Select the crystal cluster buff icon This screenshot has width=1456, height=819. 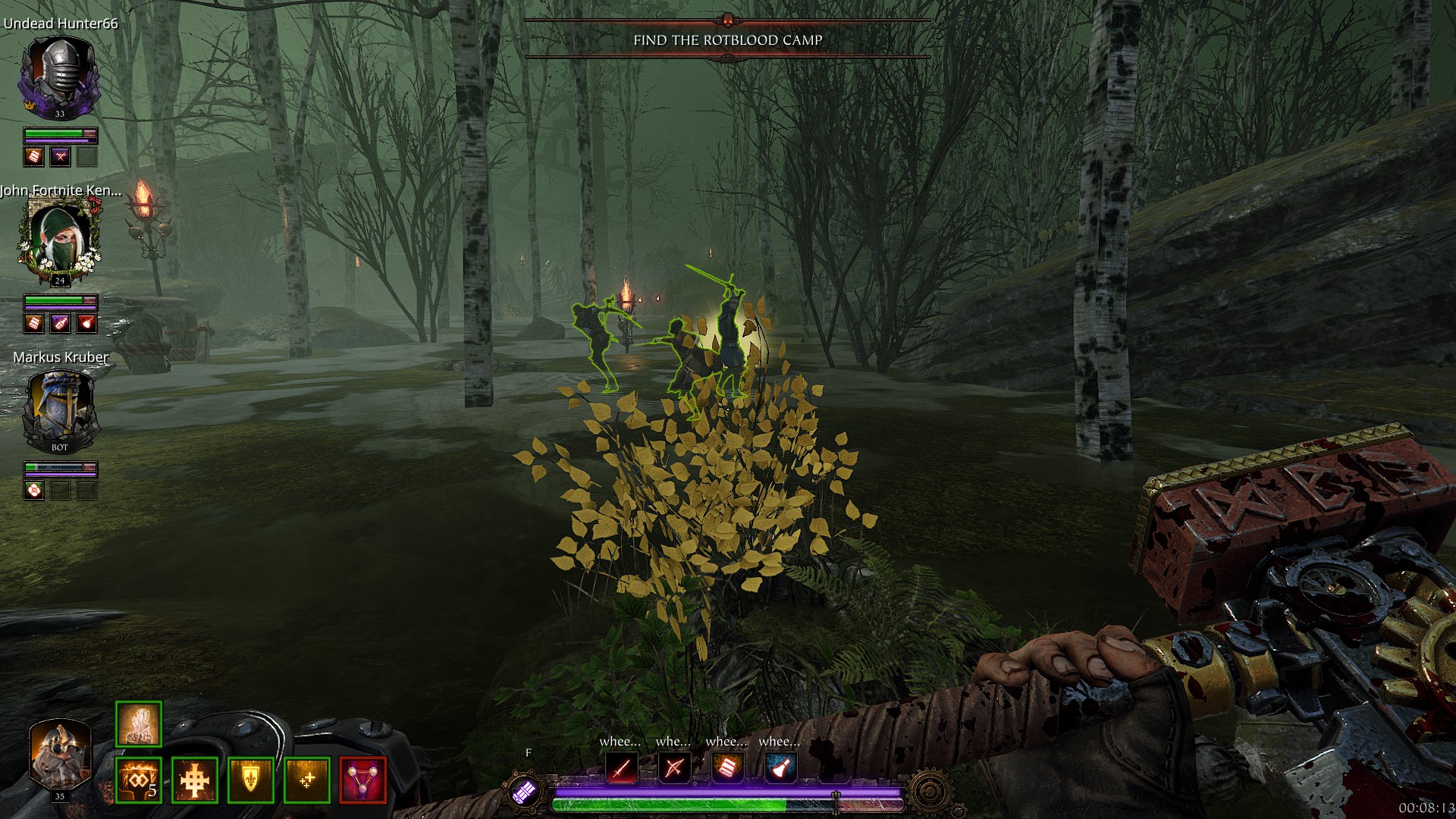coord(139,723)
